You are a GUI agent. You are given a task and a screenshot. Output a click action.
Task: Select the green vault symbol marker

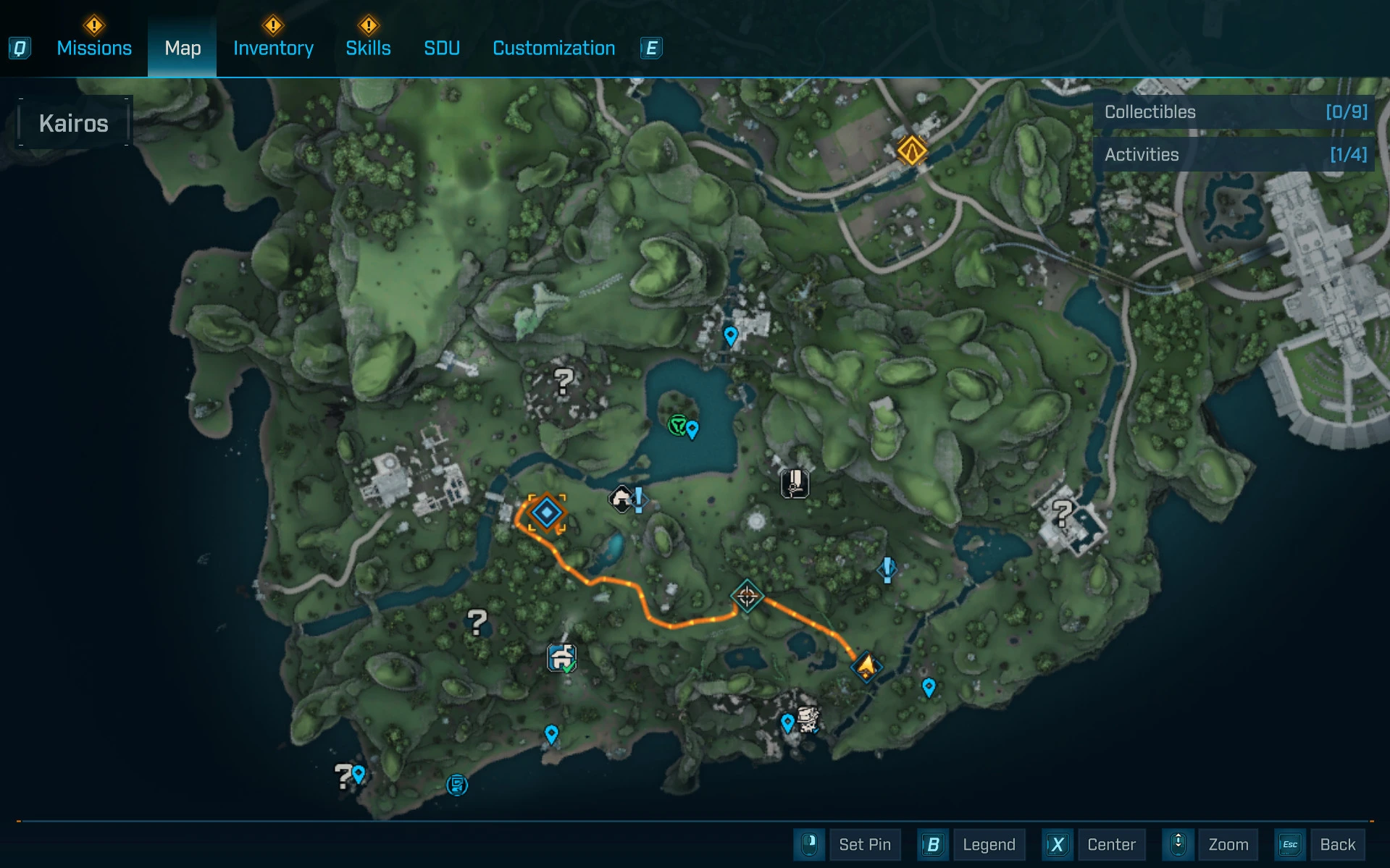[x=677, y=425]
